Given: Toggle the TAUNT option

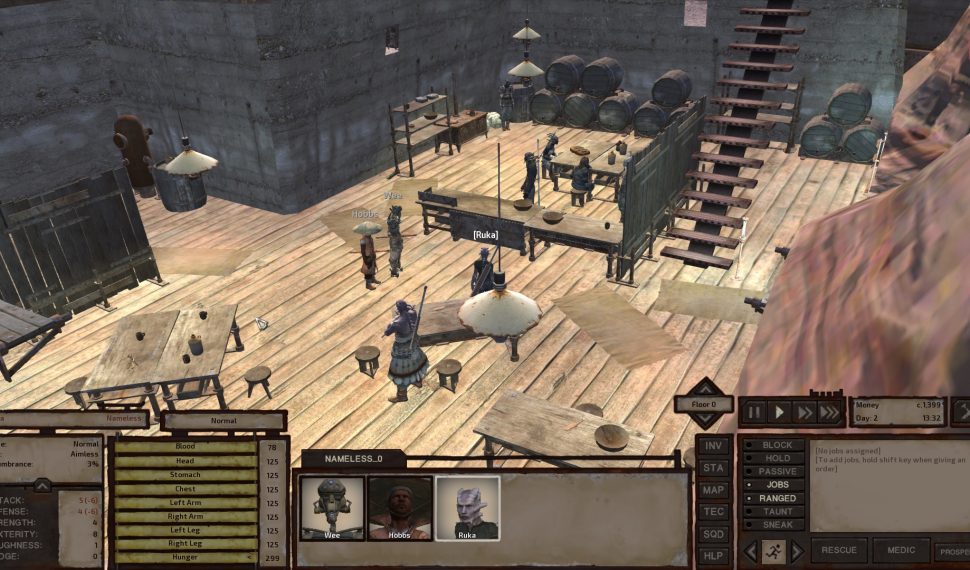Looking at the screenshot, I should click(777, 511).
